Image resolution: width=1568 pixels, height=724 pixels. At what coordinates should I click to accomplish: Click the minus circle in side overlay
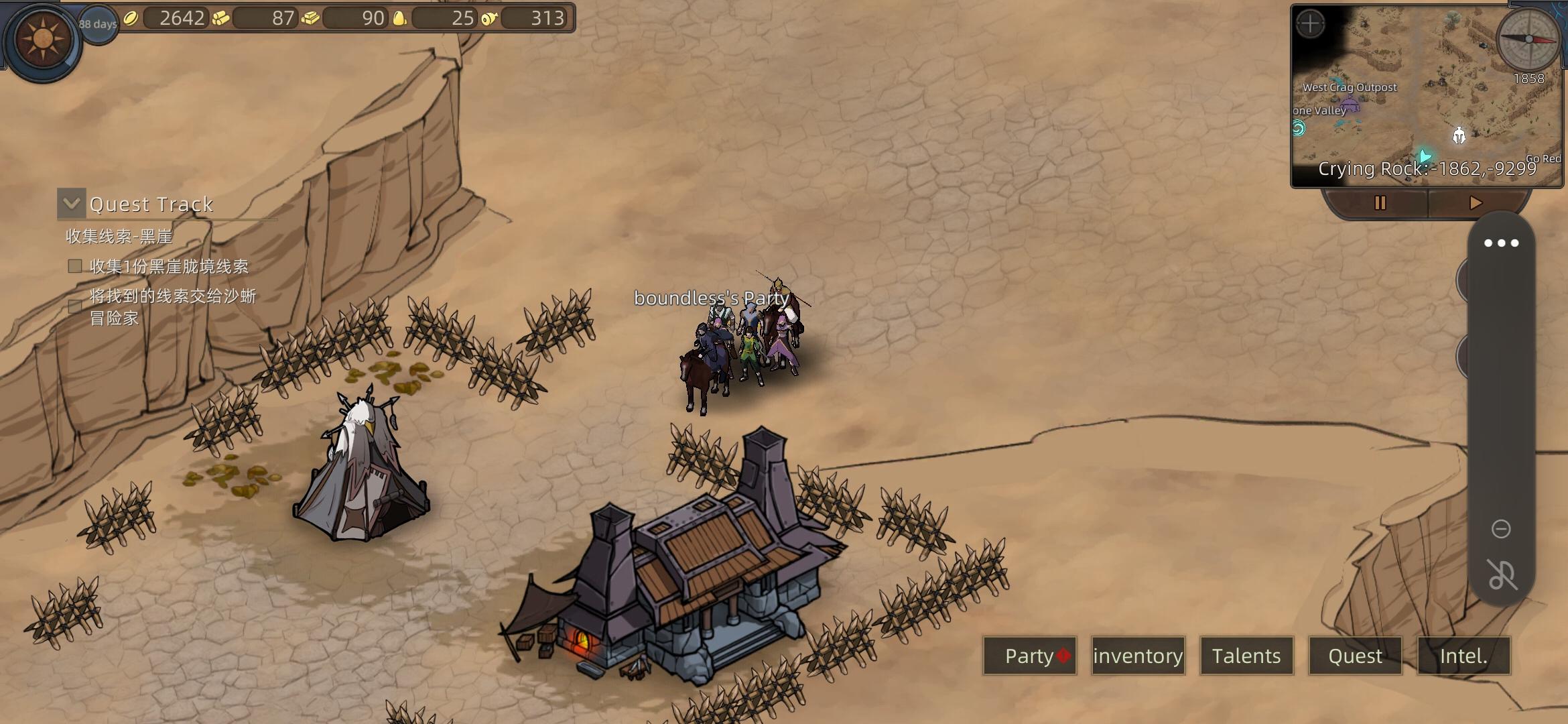tap(1501, 529)
